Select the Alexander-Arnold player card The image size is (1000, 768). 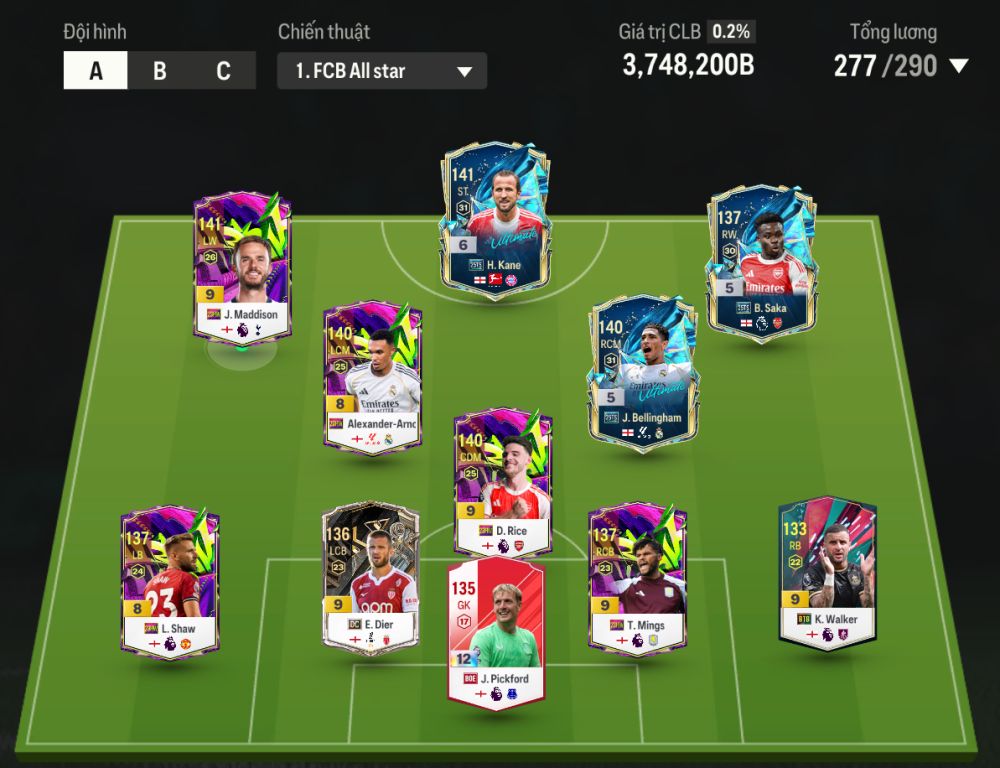[x=372, y=378]
